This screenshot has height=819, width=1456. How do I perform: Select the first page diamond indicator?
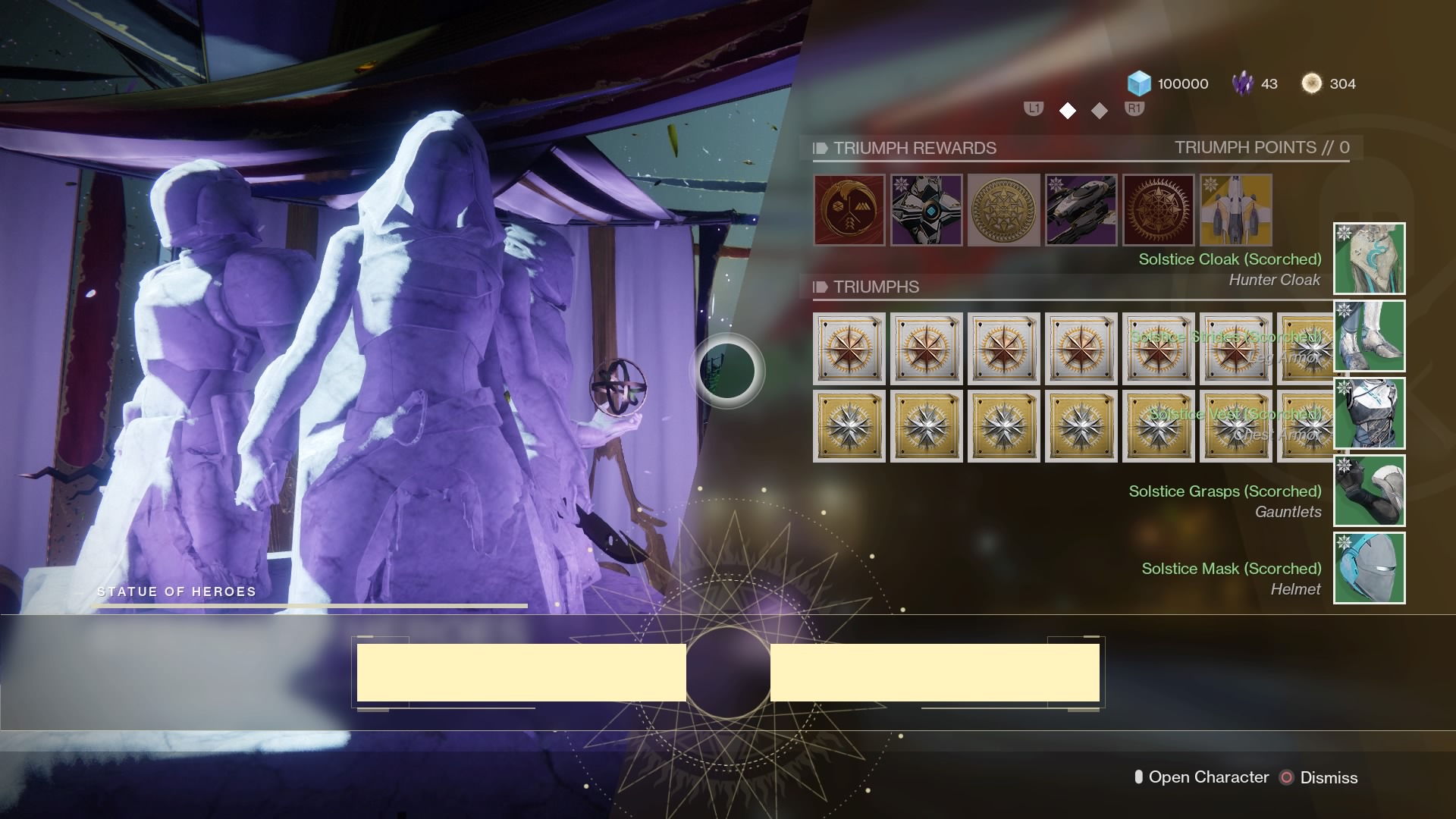tap(1068, 111)
